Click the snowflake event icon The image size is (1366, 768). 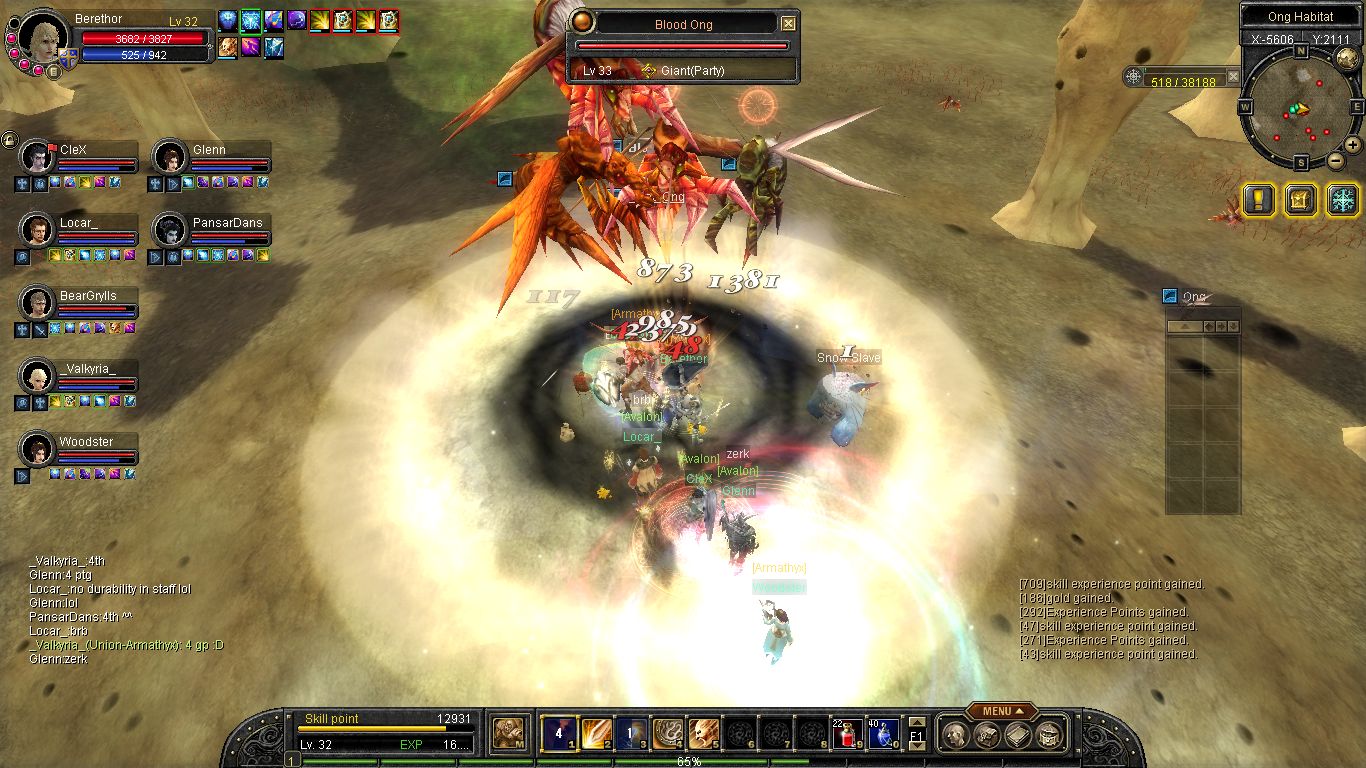(x=1342, y=199)
